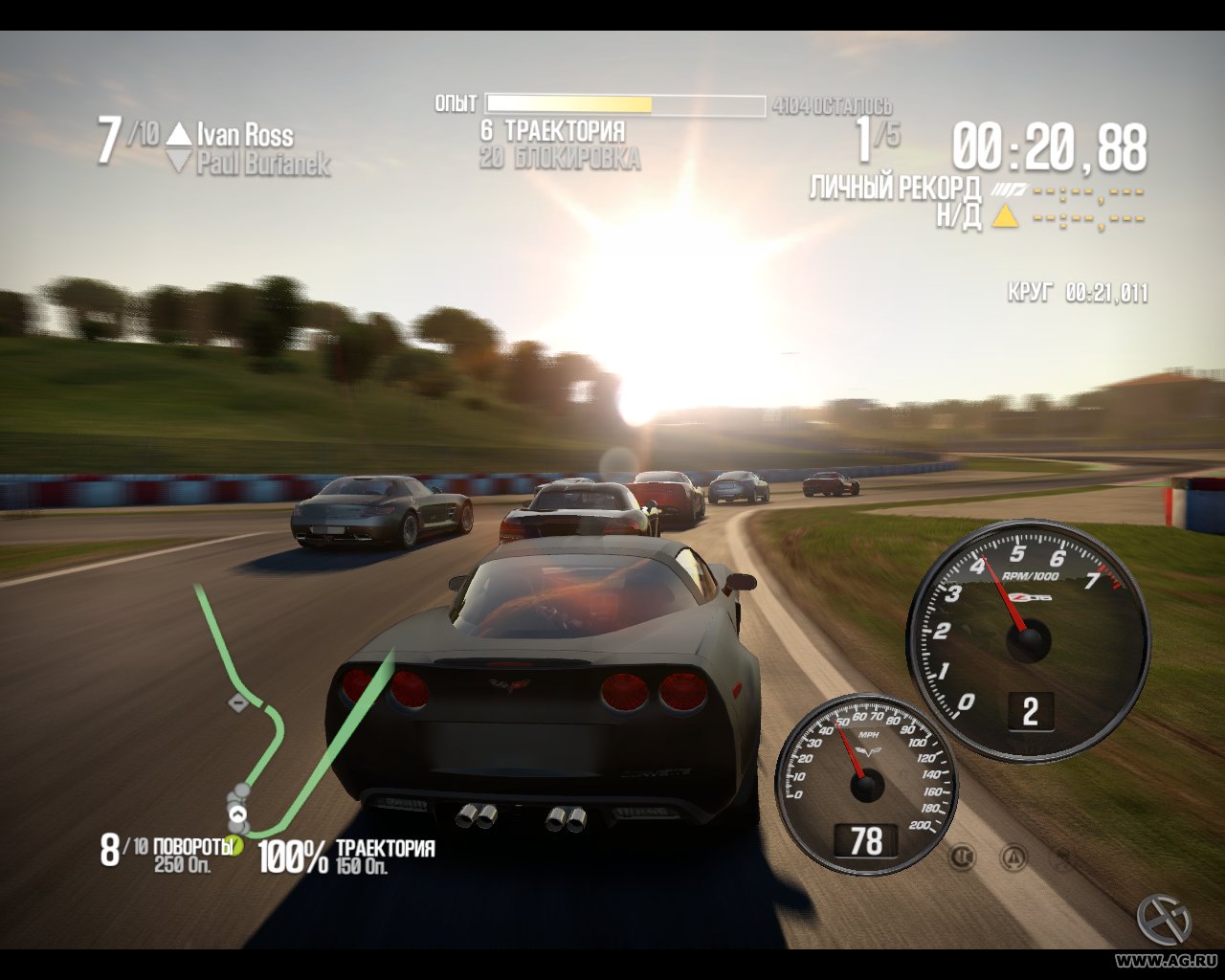
Task: Select driver Paul Burianek in standings
Action: click(x=263, y=164)
